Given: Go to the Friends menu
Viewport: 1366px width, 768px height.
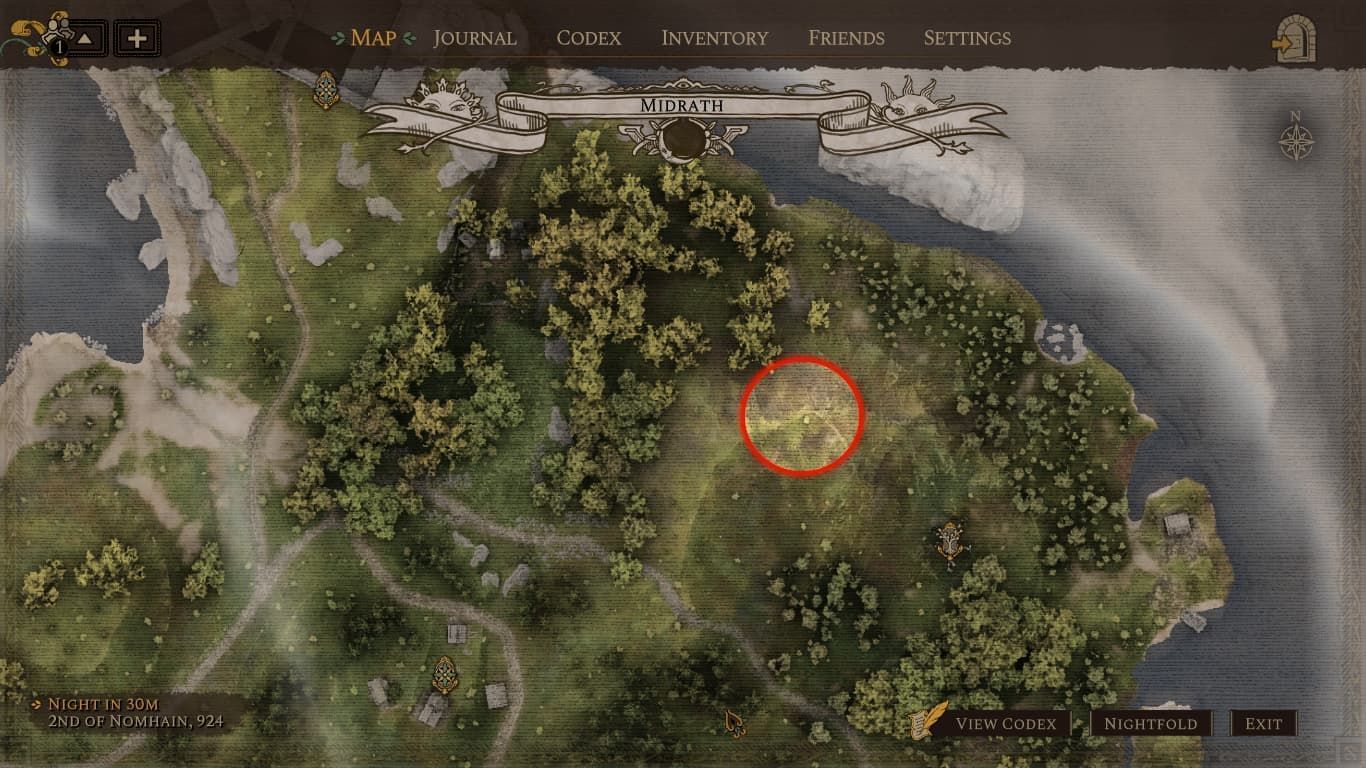Looking at the screenshot, I should (846, 38).
